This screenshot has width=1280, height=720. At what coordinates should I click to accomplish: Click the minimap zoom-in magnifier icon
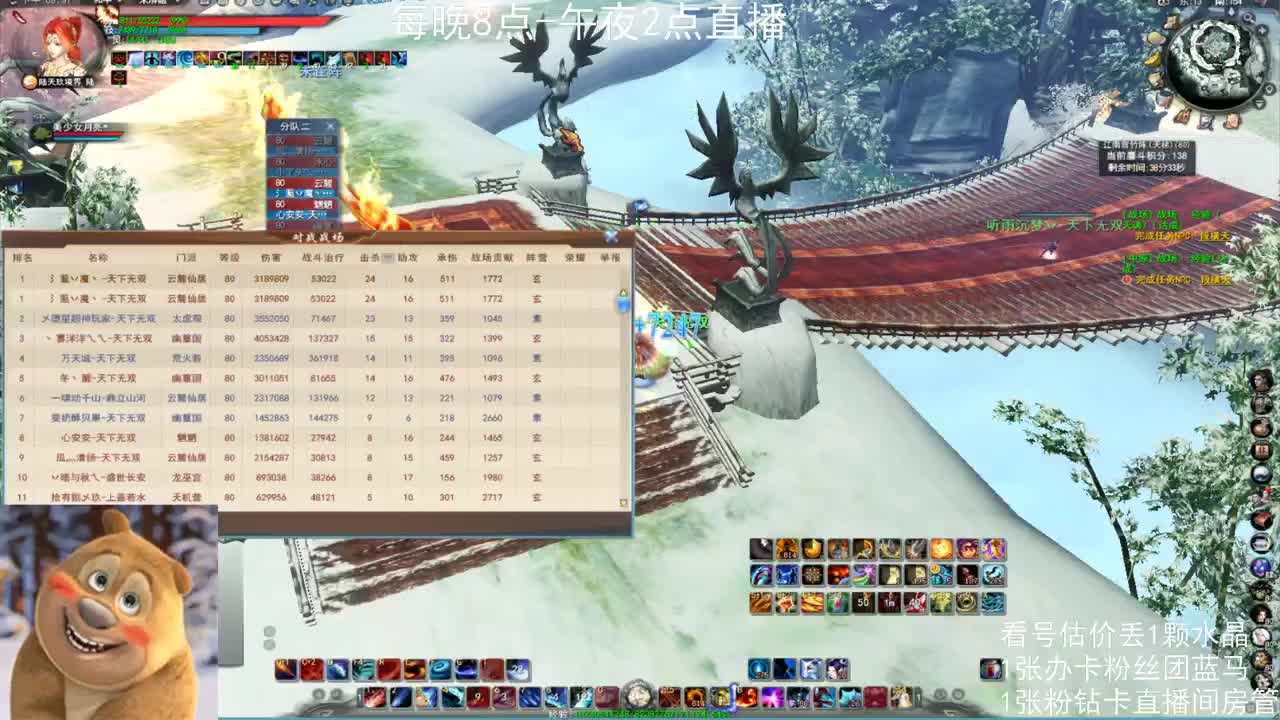[x=1249, y=18]
